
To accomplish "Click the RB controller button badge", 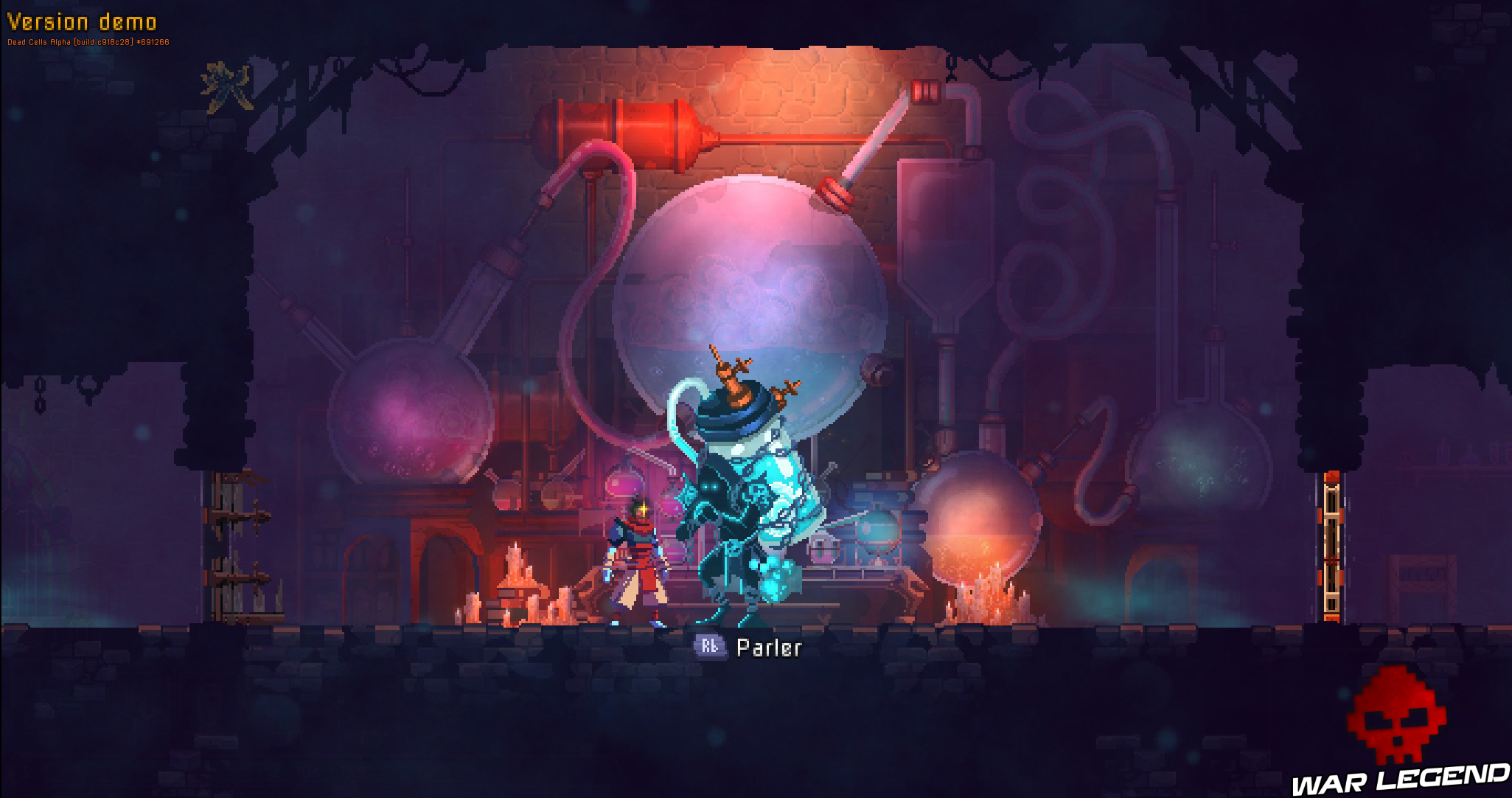I will click(711, 647).
